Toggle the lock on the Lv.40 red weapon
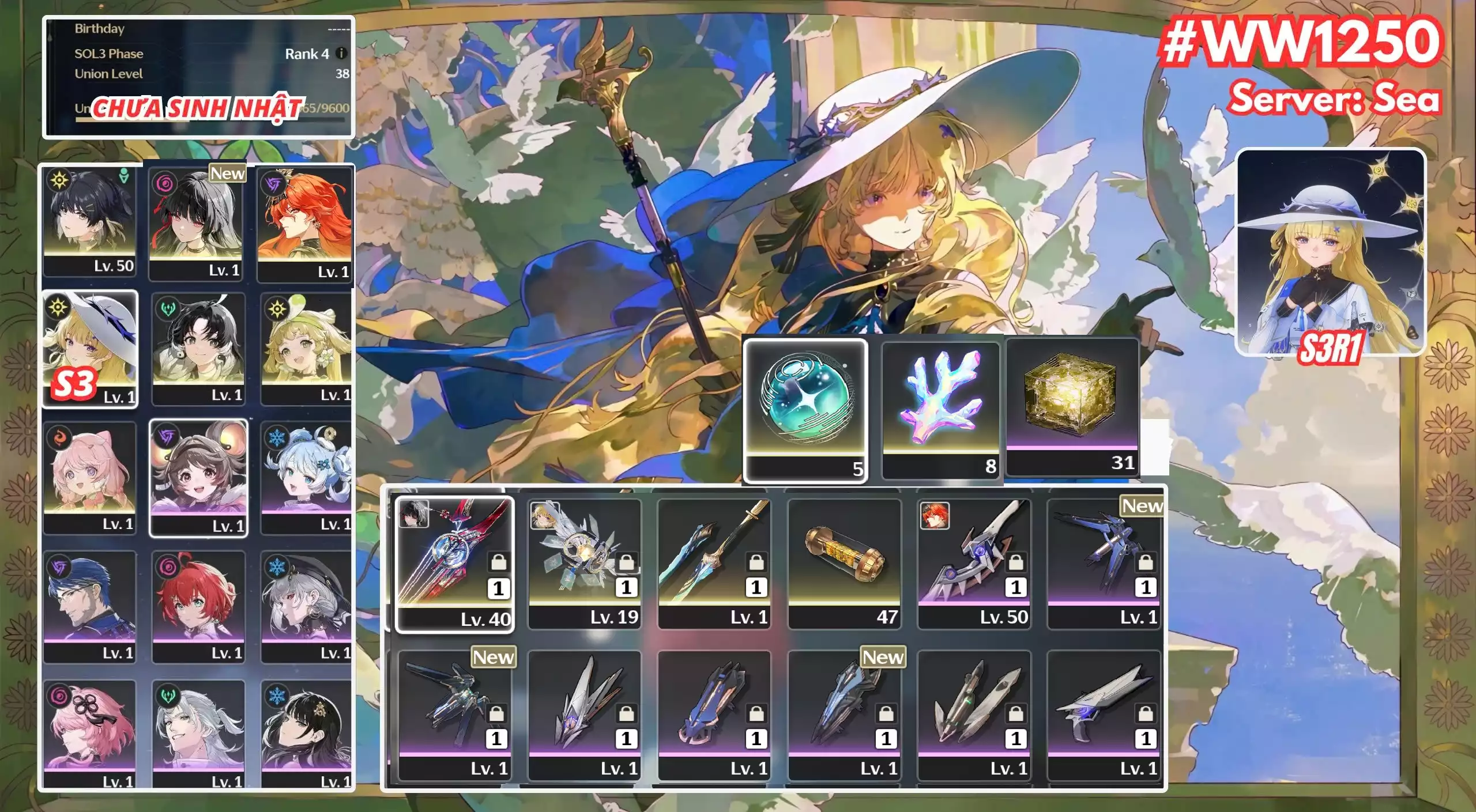The image size is (1476, 812). 500,562
